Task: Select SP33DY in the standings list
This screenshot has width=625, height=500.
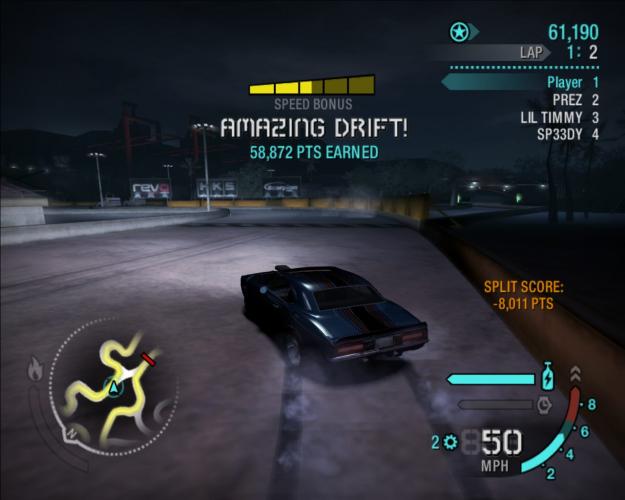Action: pos(567,133)
